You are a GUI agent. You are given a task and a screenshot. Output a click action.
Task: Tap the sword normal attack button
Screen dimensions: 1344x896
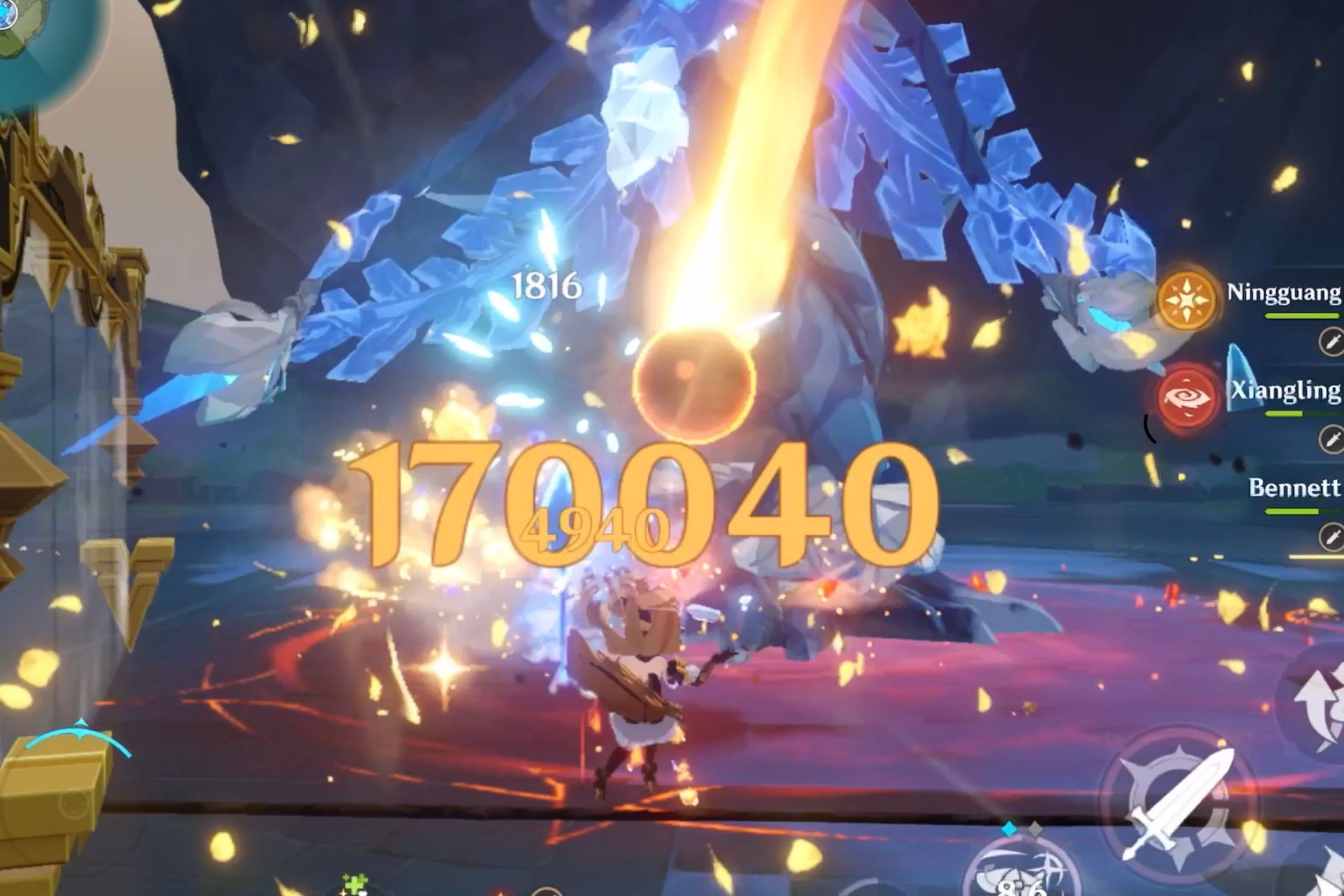[x=1179, y=800]
